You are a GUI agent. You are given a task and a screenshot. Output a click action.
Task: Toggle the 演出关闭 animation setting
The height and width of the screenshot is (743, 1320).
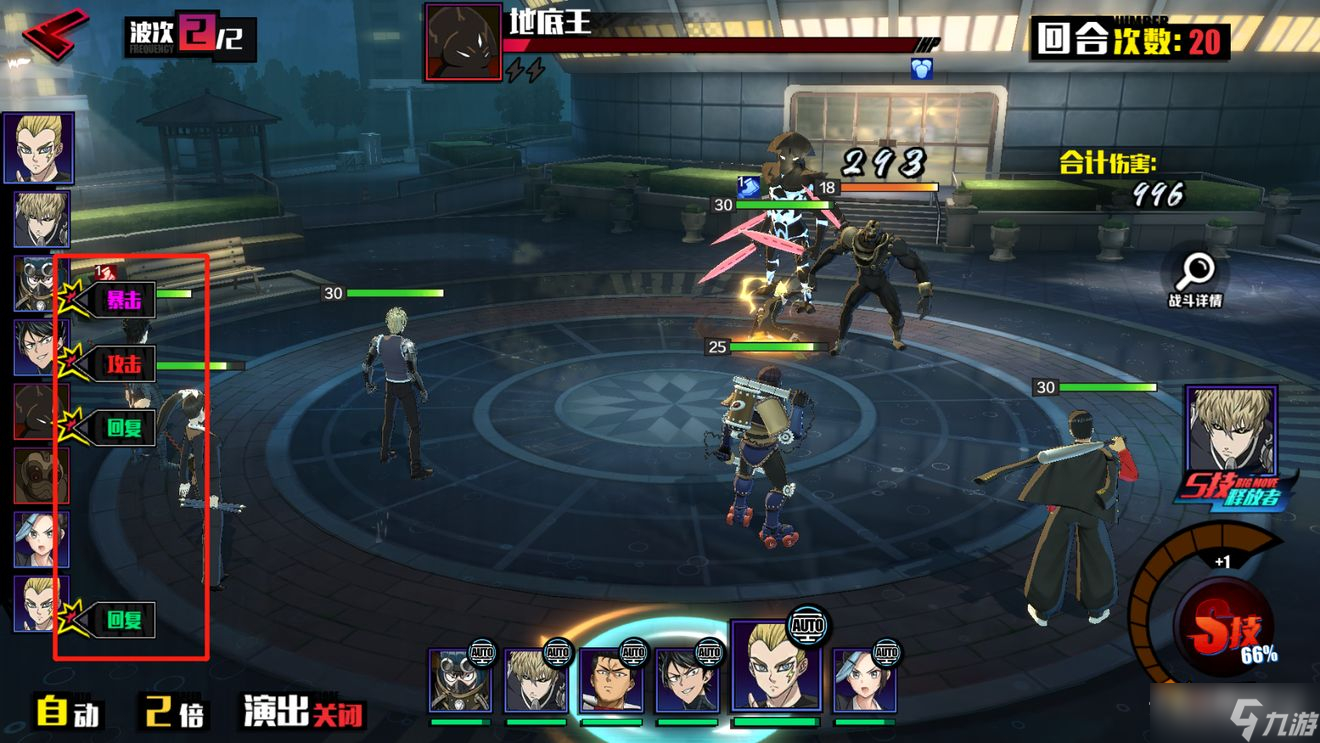[x=303, y=712]
